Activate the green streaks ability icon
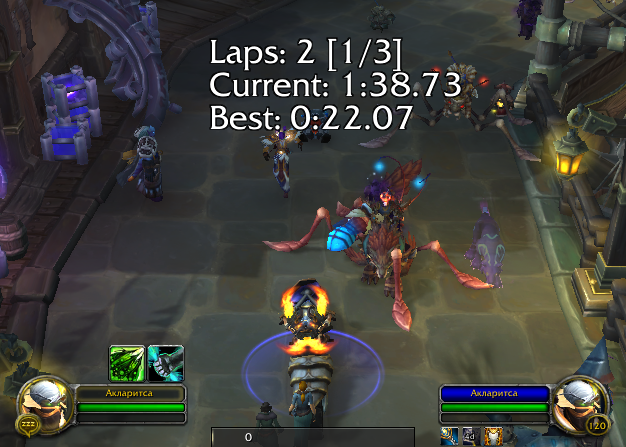 (x=127, y=363)
